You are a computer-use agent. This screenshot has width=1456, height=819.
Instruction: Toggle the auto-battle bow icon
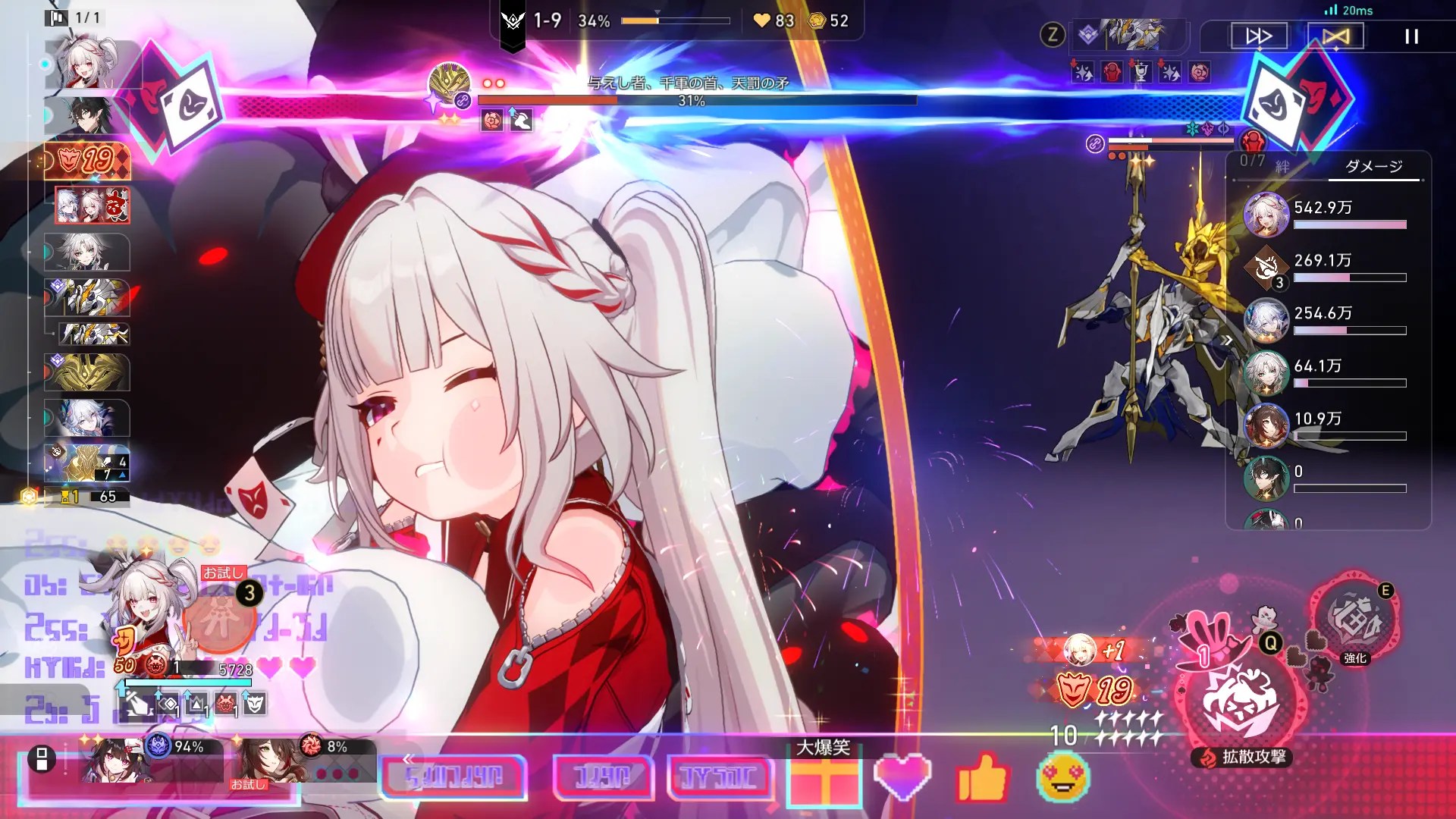click(1337, 36)
